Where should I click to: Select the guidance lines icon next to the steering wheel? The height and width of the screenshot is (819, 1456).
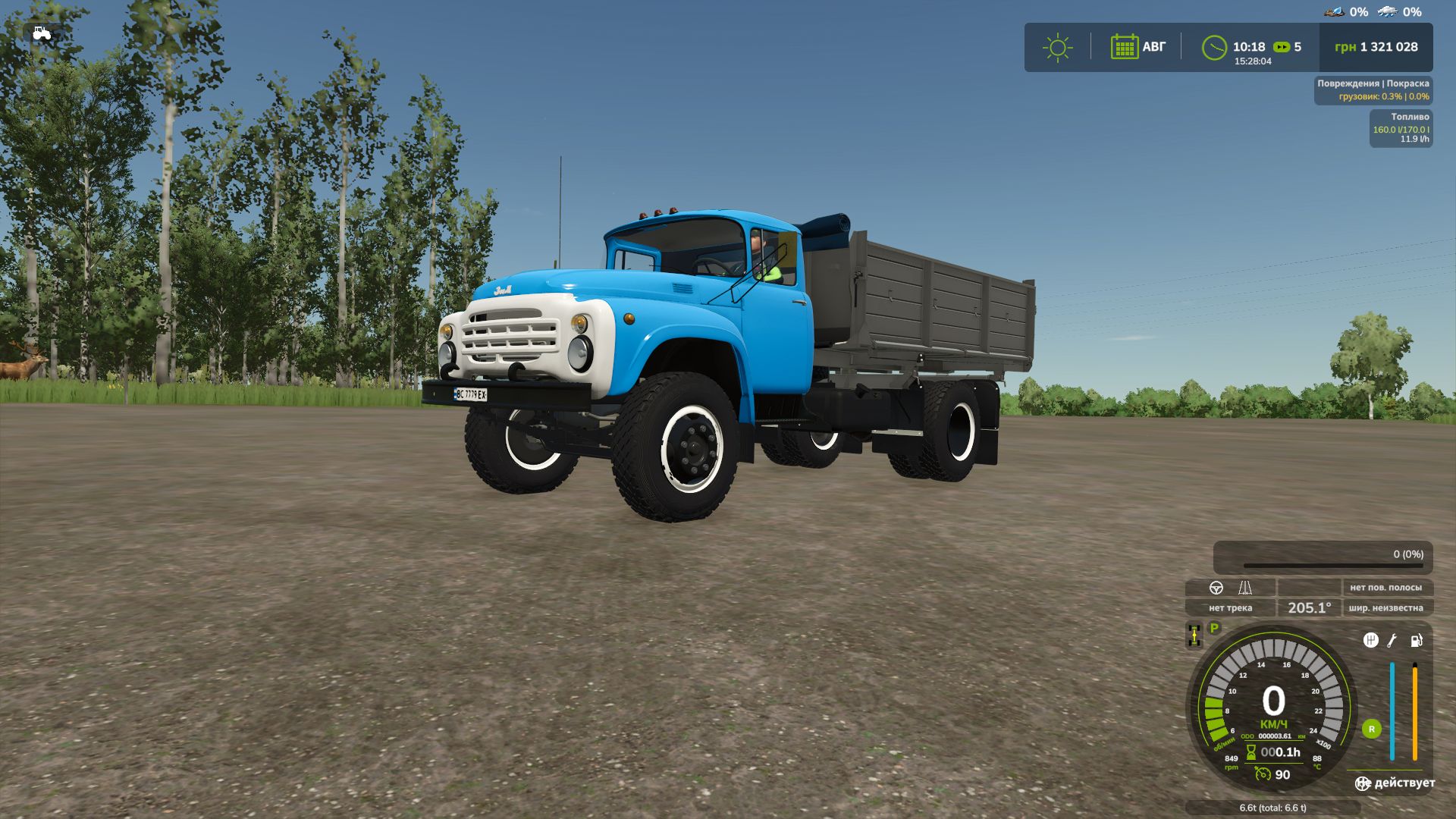[1245, 588]
